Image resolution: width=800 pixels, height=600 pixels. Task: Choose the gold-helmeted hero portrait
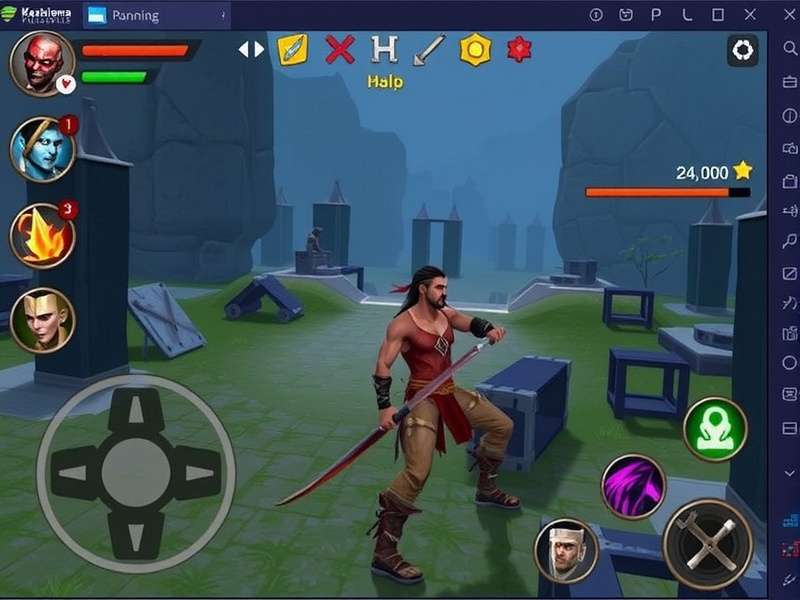coord(42,320)
